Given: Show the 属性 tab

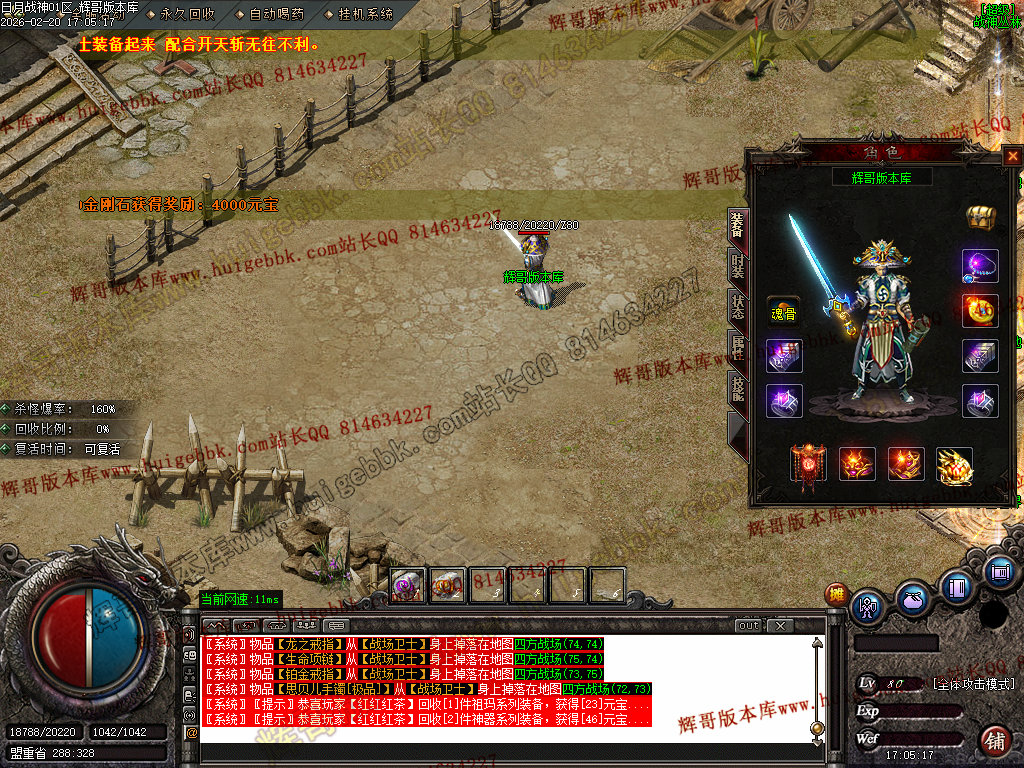Looking at the screenshot, I should tap(737, 348).
